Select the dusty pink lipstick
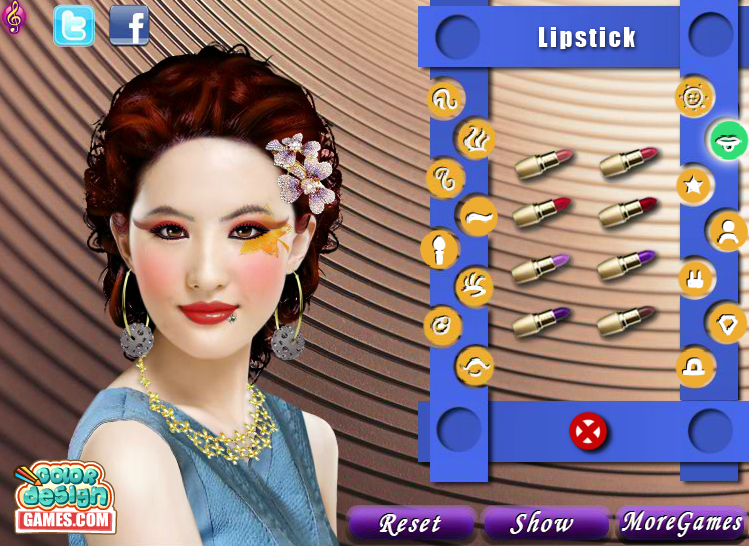 pos(544,165)
